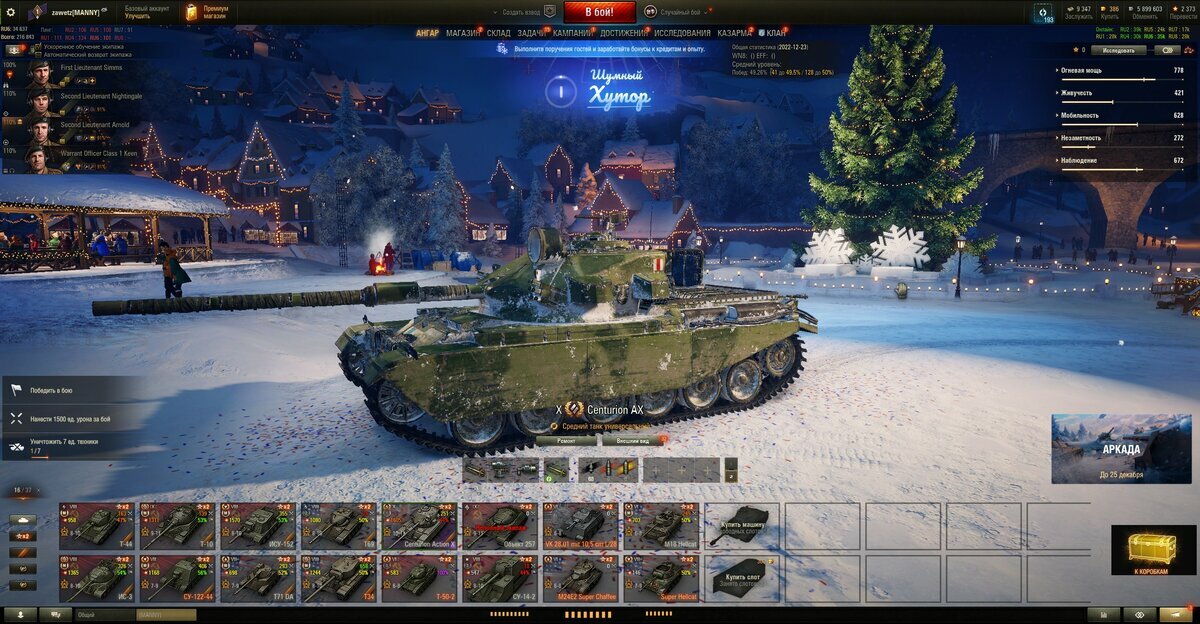1200x624 pixels.
Task: Show the ДОСТИЖЕНИЯ tab
Action: coord(623,33)
